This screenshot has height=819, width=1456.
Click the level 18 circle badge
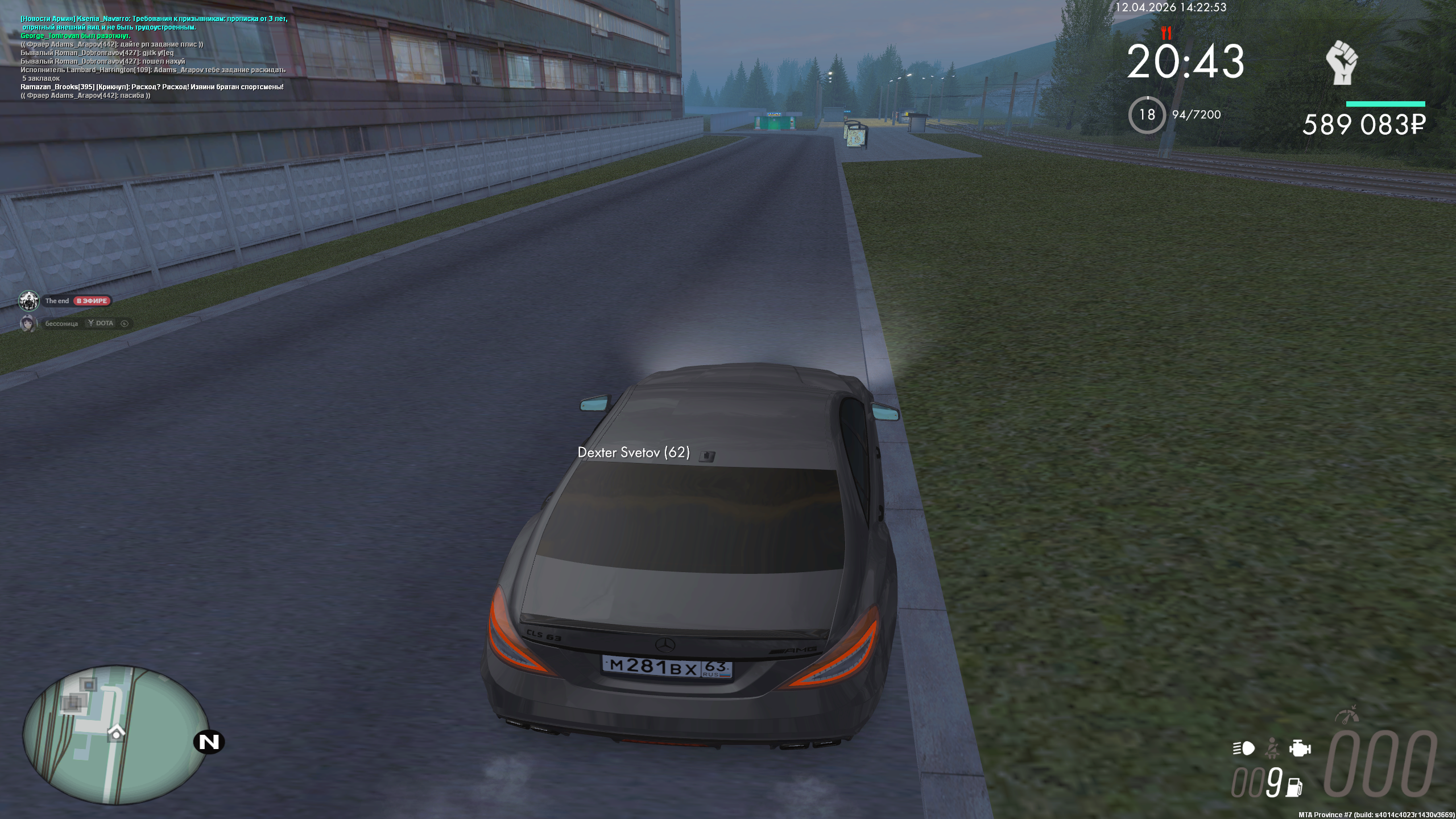click(1147, 115)
